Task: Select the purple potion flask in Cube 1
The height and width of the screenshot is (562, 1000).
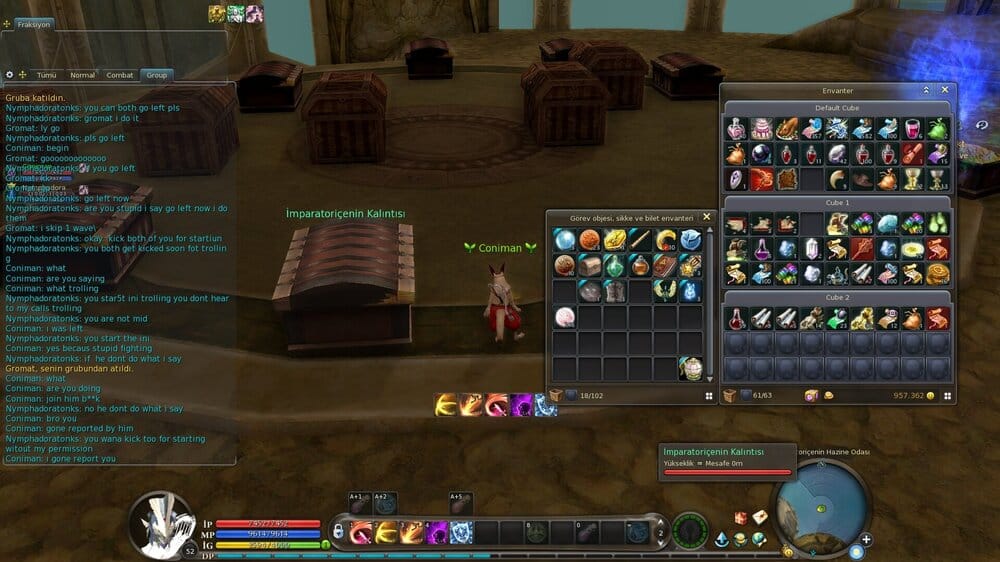Action: [x=762, y=248]
